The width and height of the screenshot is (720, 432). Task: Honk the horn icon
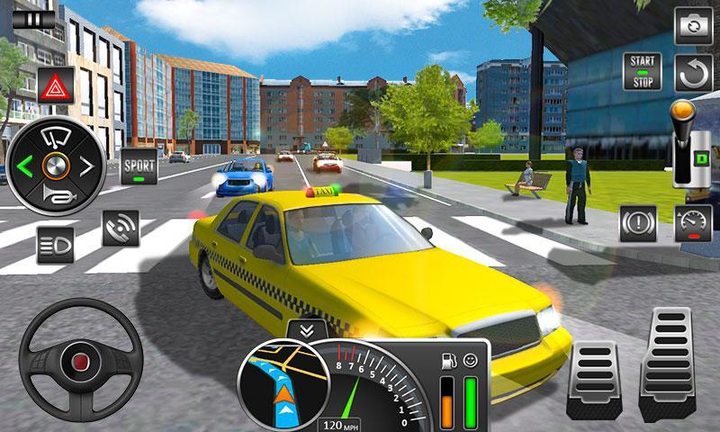56,198
